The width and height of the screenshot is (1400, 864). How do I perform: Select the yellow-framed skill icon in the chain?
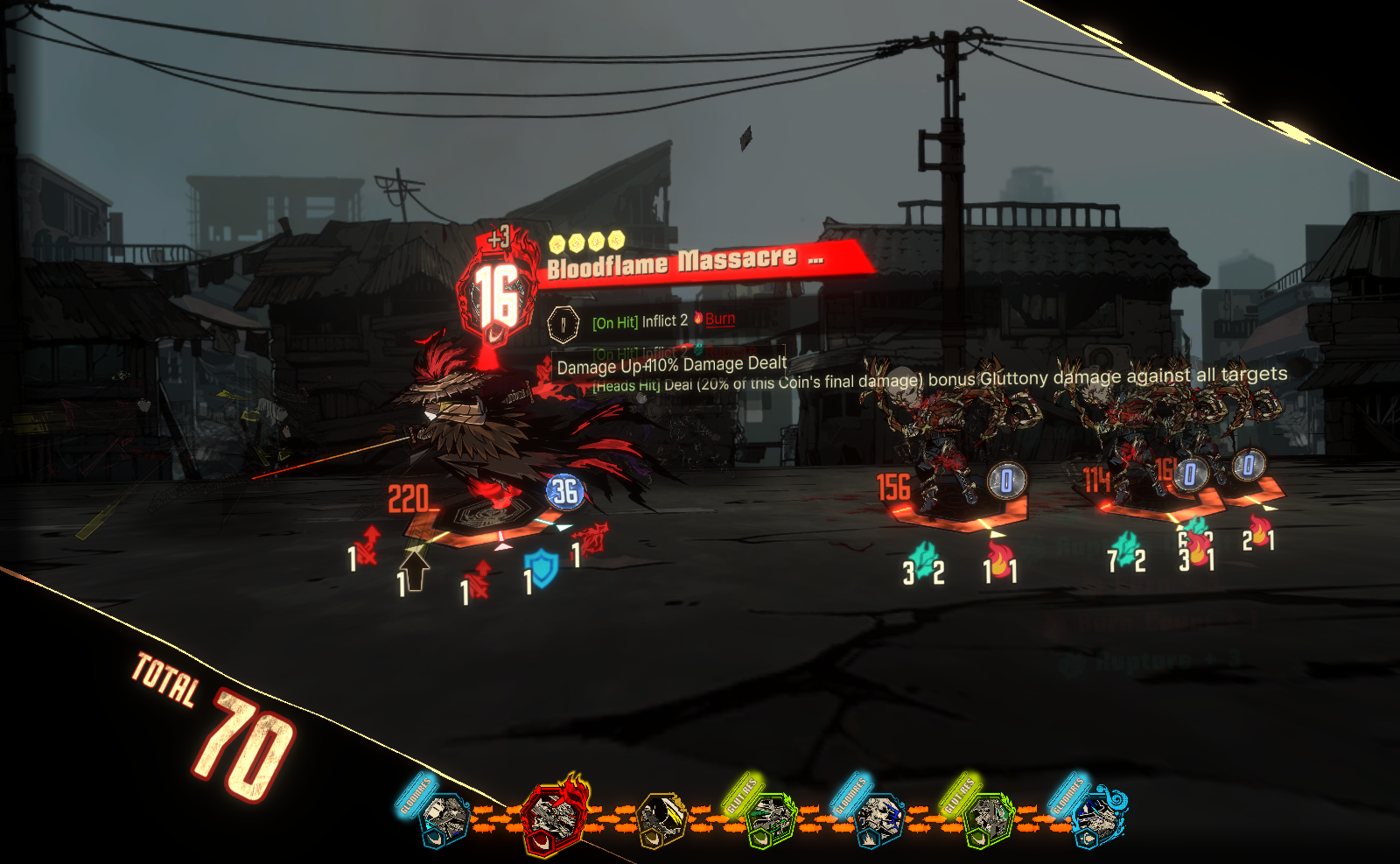(661, 819)
